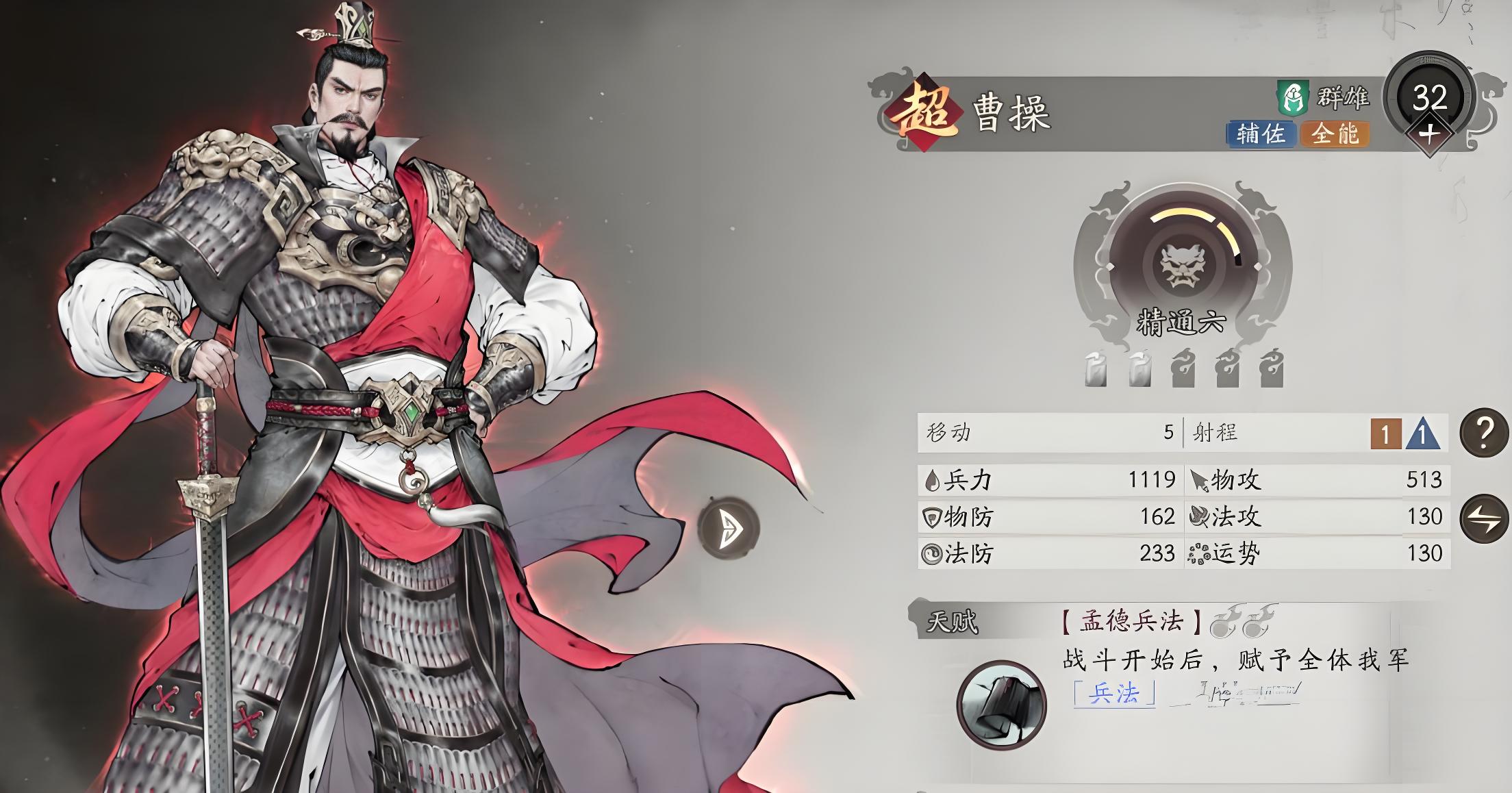Viewport: 1512px width, 793px height.
Task: Click the plus button under level 32
Action: point(1428,134)
